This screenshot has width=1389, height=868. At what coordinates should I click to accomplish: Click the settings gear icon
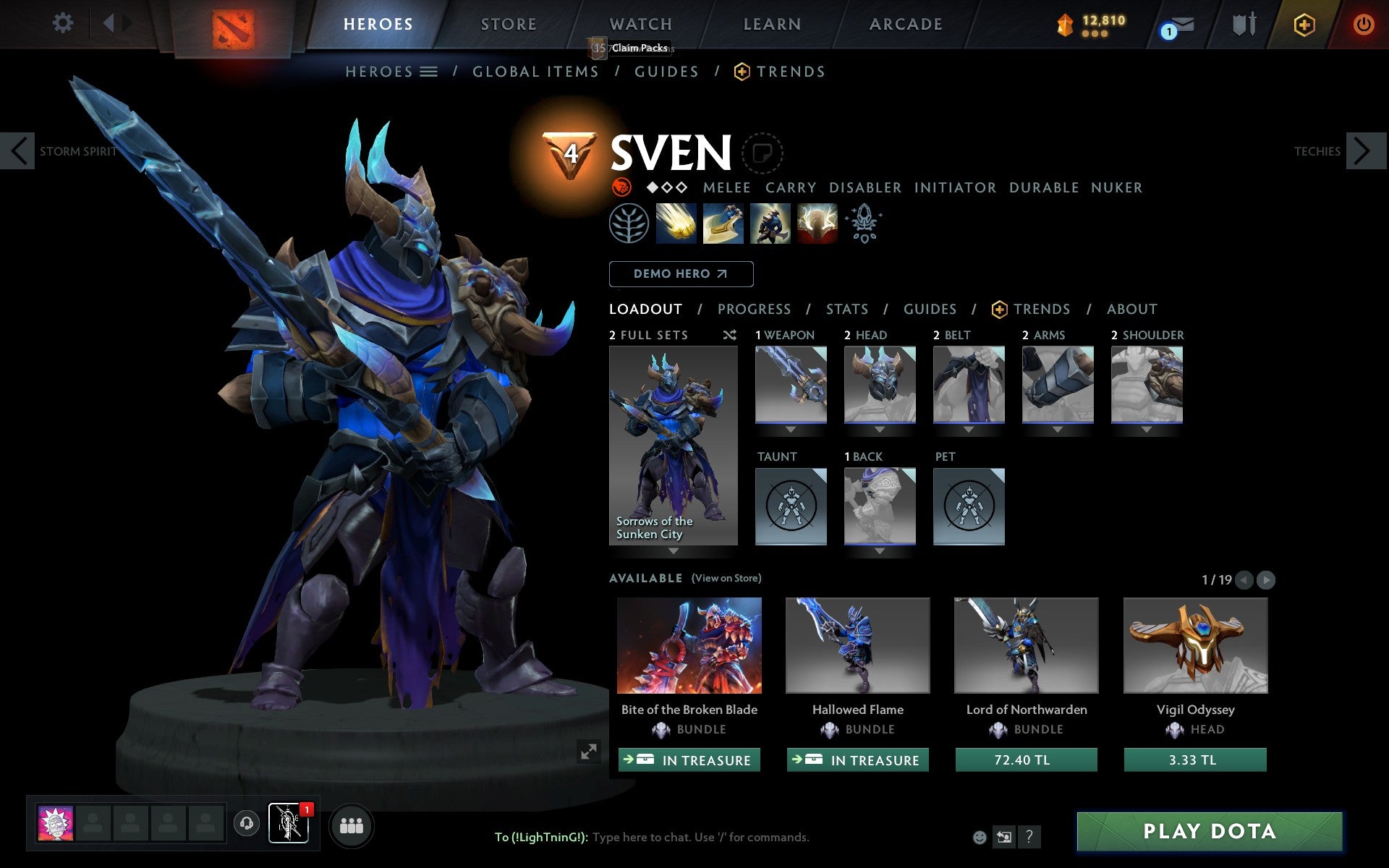64,24
